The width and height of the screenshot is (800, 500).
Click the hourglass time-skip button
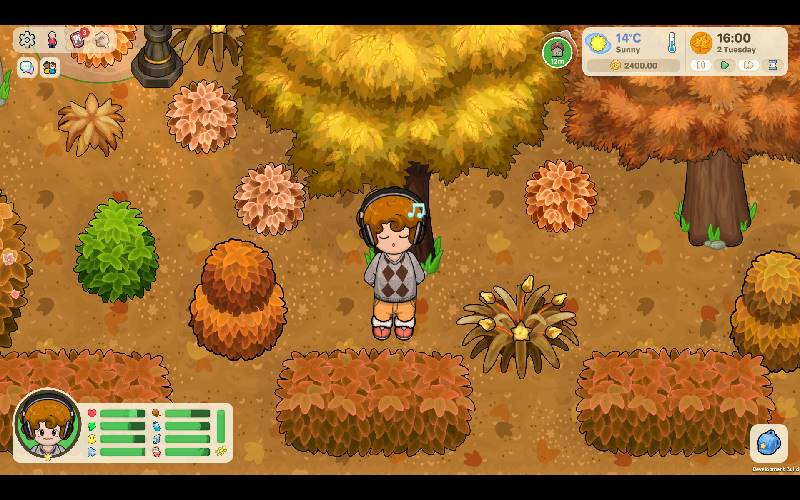point(773,65)
